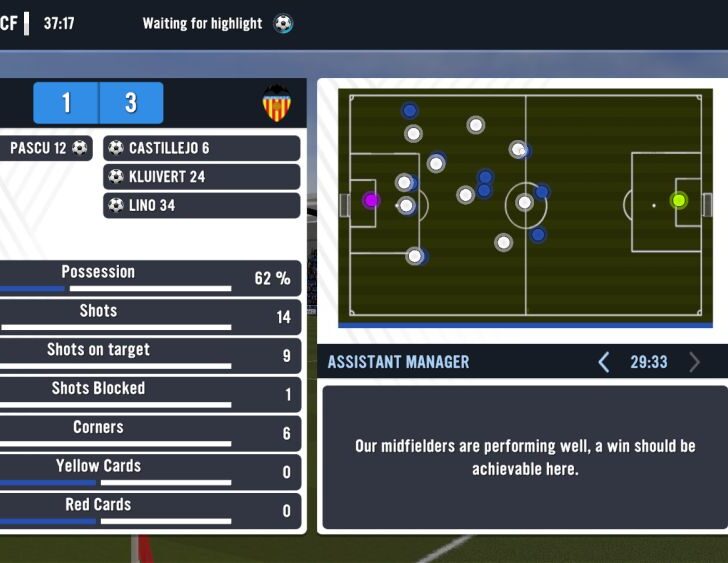Go to previous assistant manager message
Image resolution: width=728 pixels, height=563 pixels.
(x=604, y=362)
